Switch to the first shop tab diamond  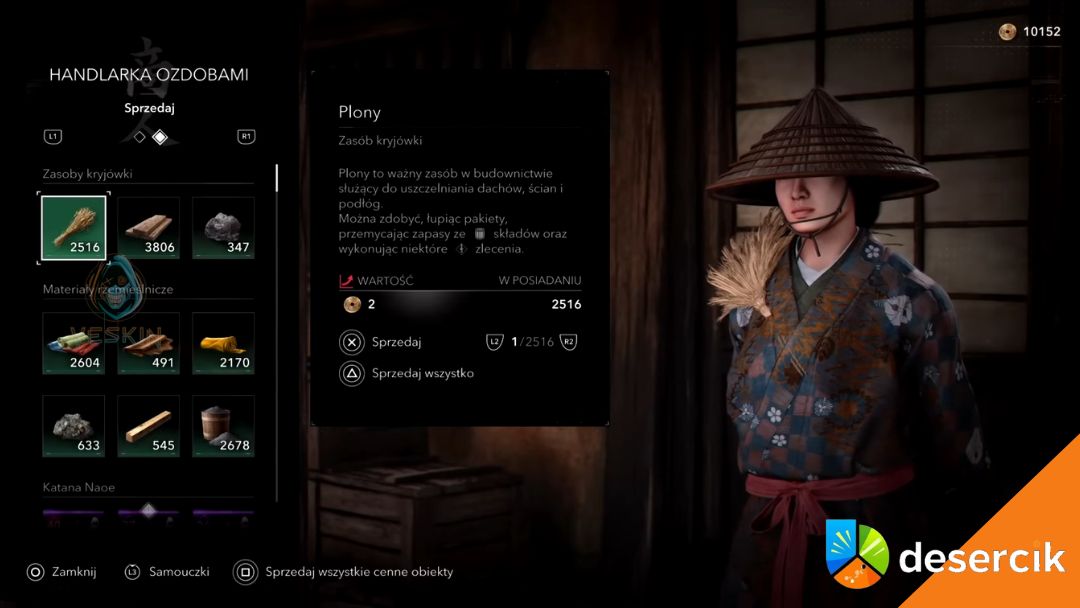(x=140, y=137)
